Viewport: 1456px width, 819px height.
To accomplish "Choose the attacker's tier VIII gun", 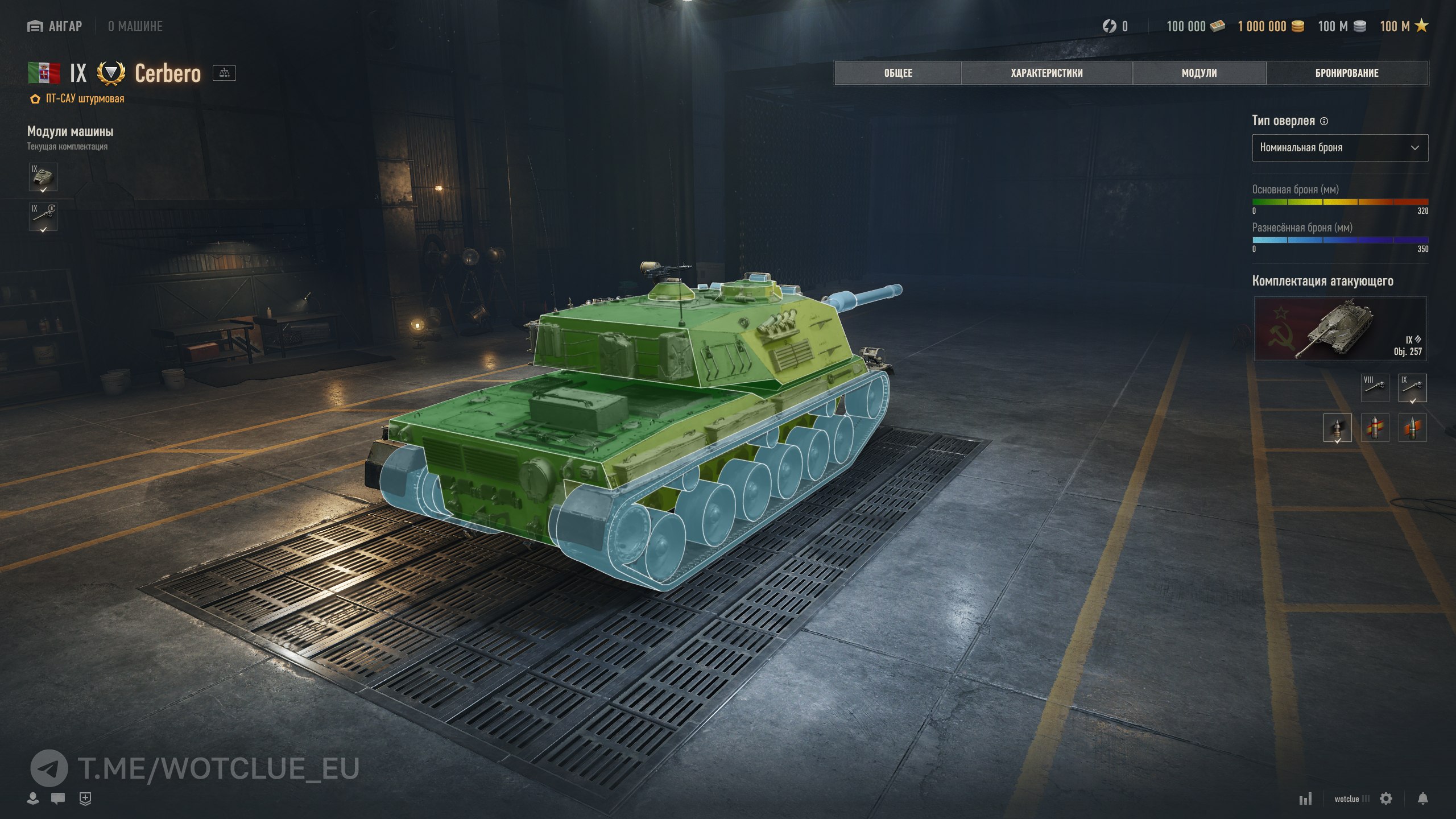I will tap(1375, 388).
